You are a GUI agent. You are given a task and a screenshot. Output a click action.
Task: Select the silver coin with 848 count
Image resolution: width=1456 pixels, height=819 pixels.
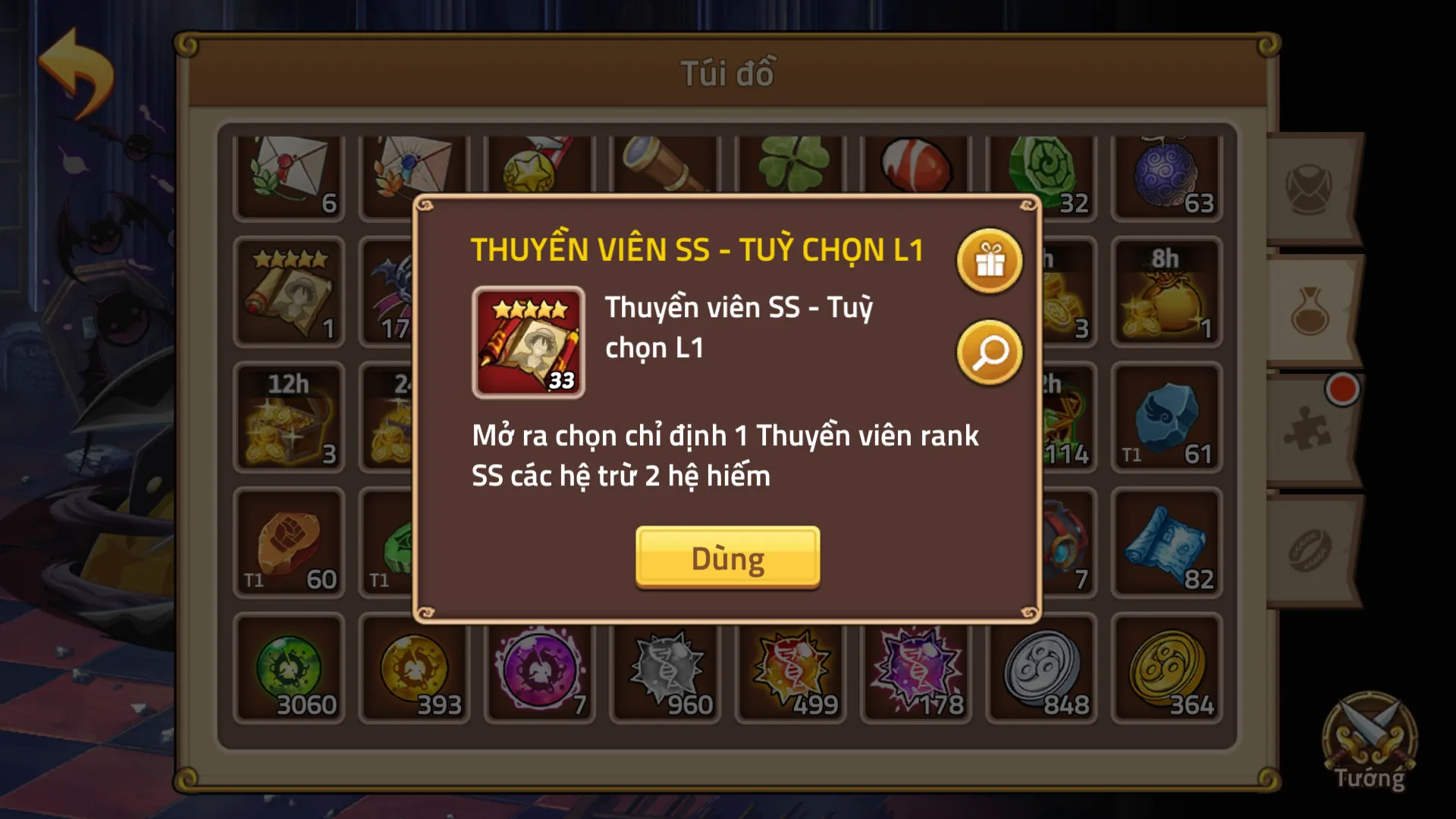tap(1041, 669)
